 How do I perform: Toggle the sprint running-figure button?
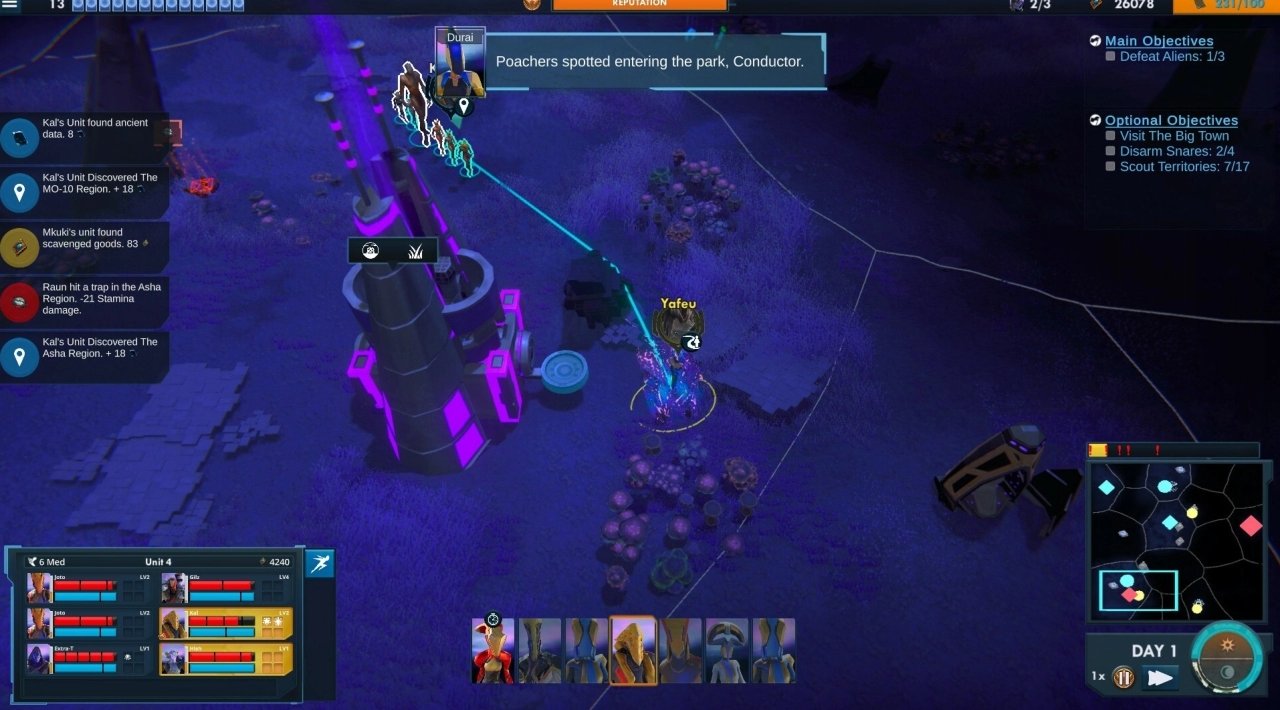click(319, 564)
